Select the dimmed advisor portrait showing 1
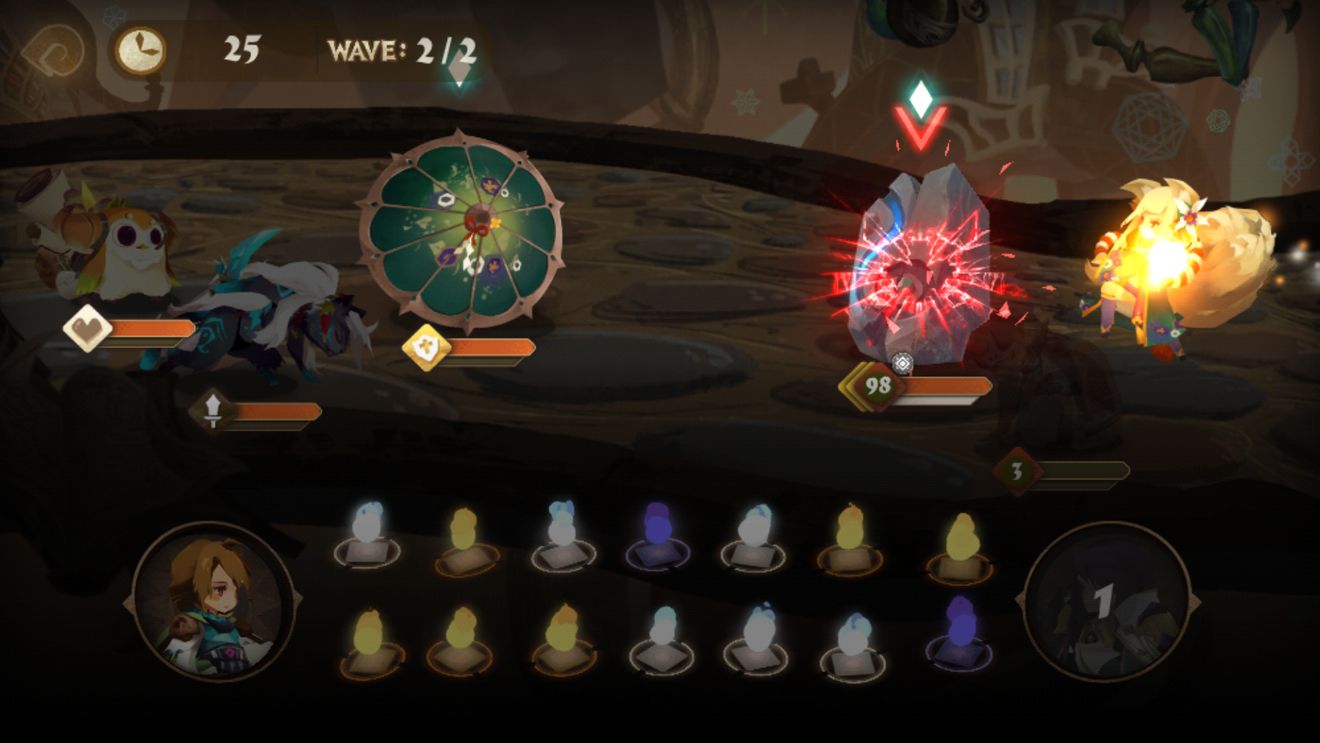1320x743 pixels. pyautogui.click(x=1106, y=602)
